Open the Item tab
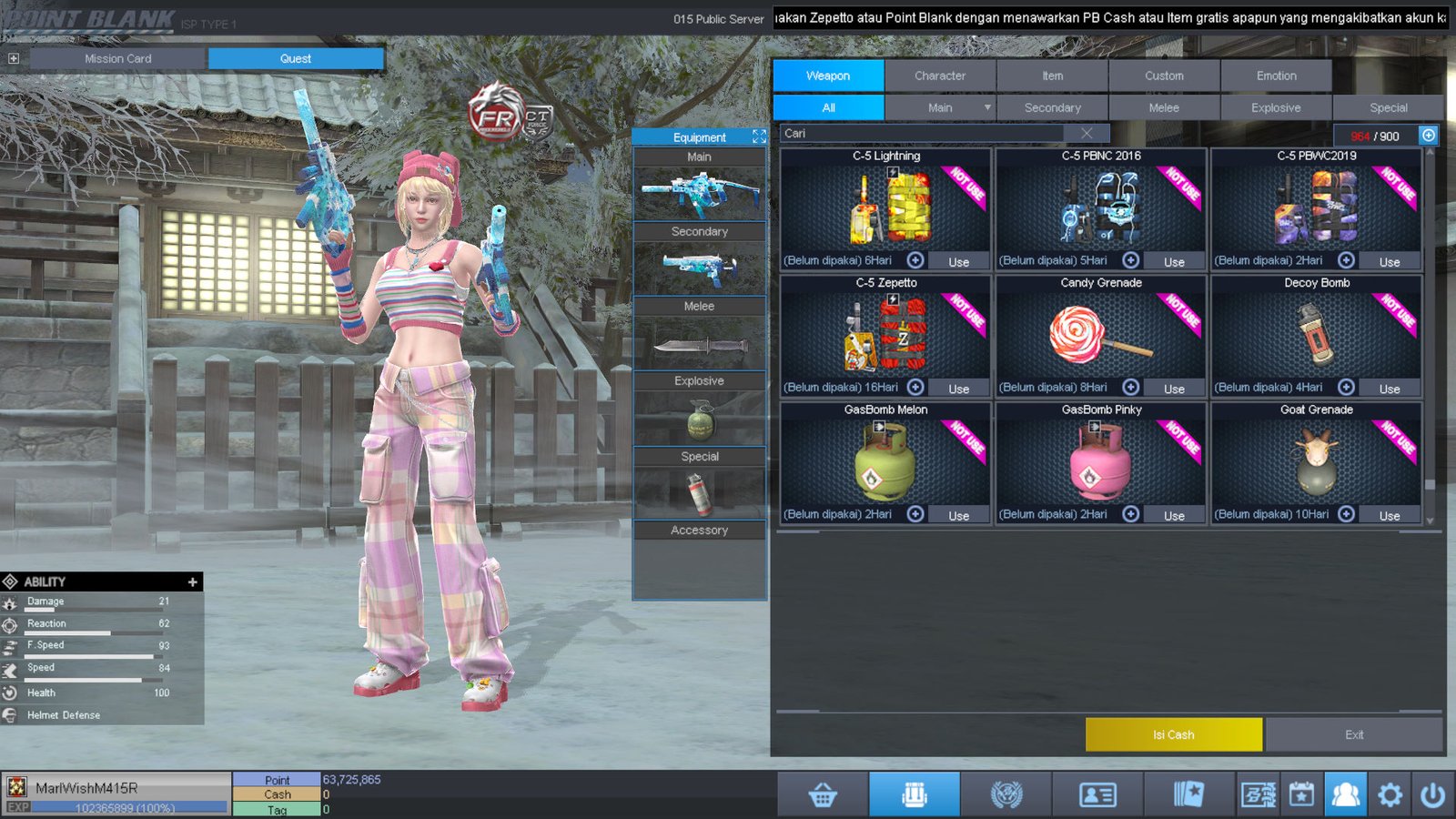 [1052, 76]
